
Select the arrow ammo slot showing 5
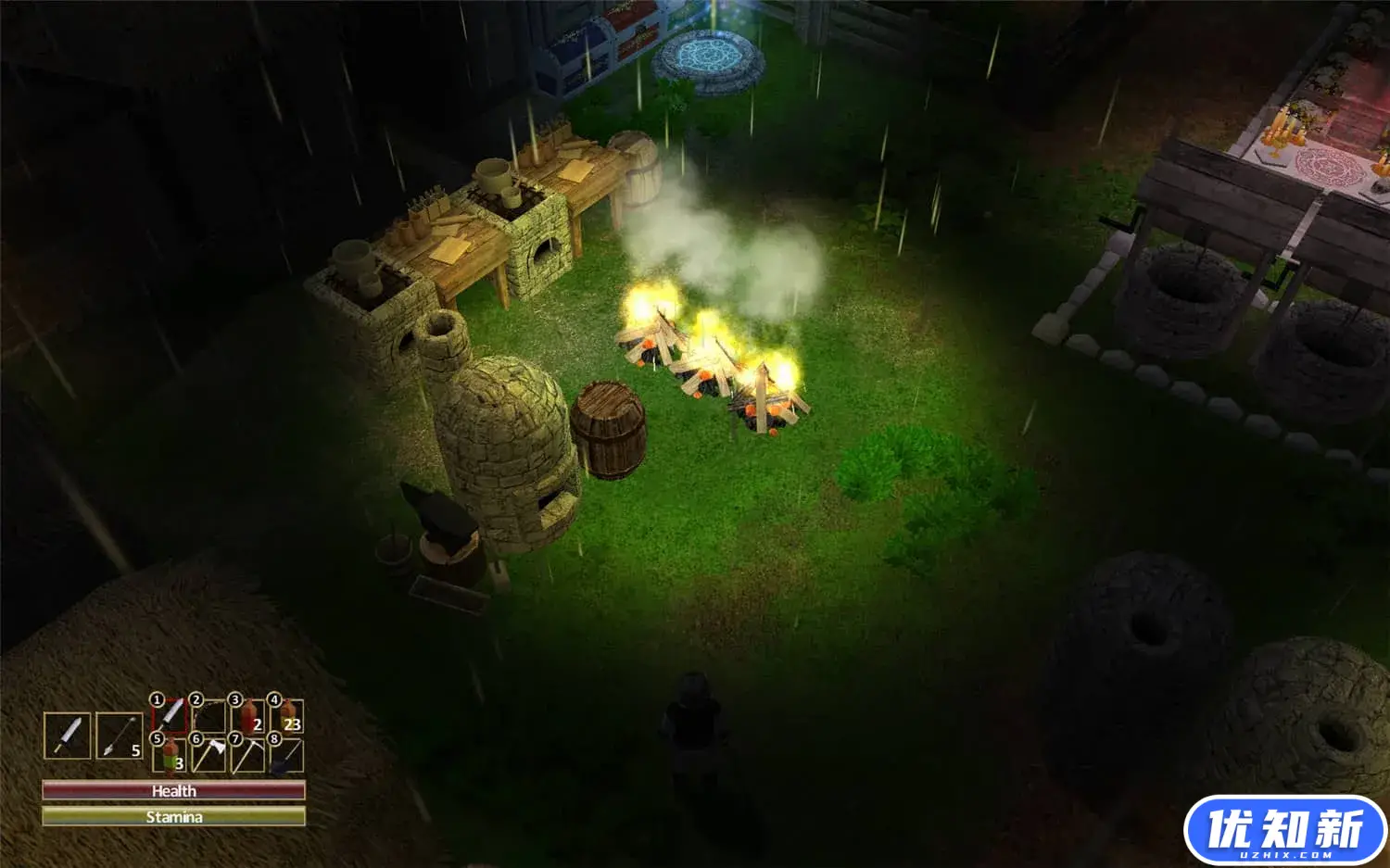[120, 736]
